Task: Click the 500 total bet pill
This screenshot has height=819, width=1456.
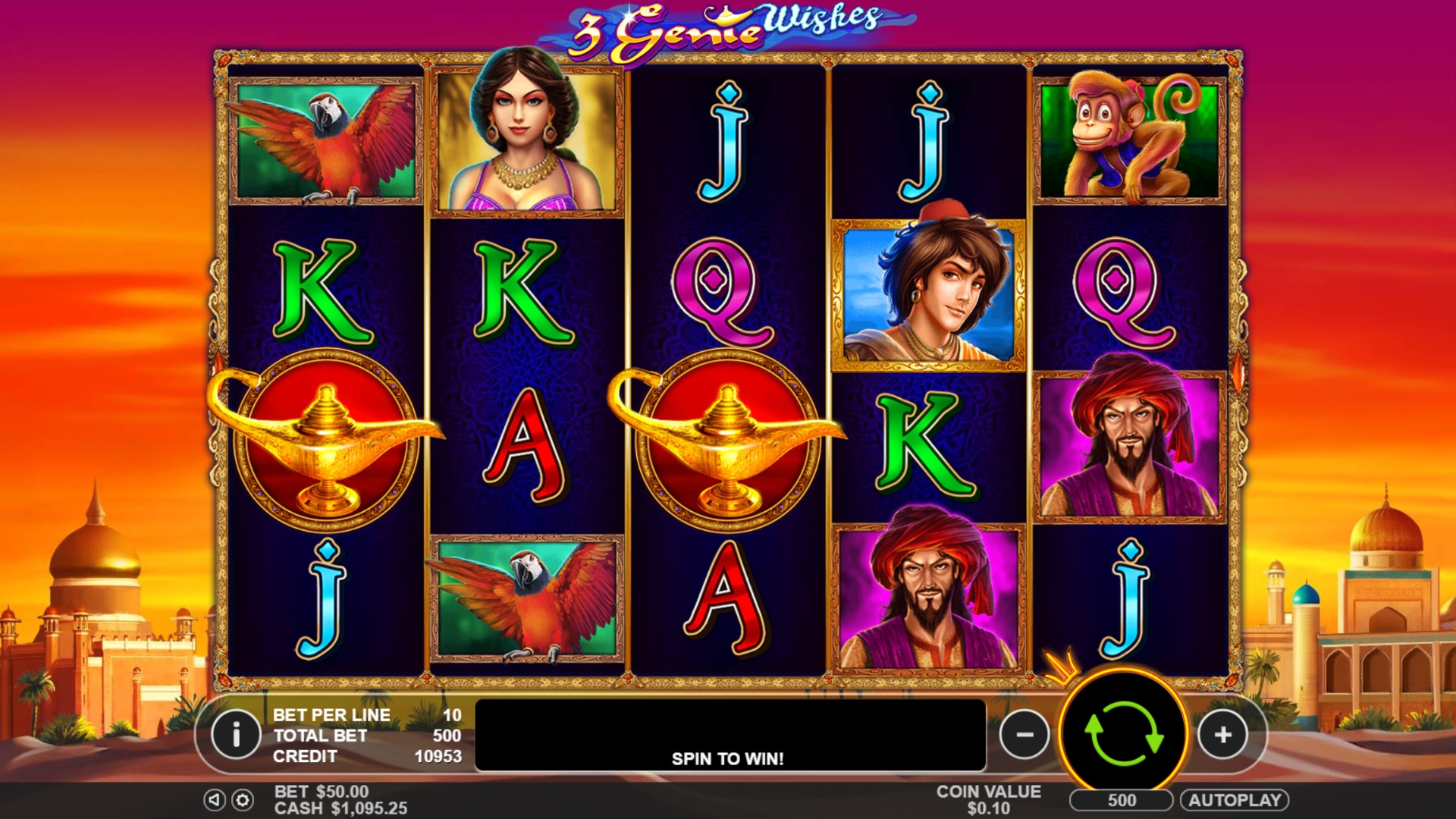Action: 1121,800
